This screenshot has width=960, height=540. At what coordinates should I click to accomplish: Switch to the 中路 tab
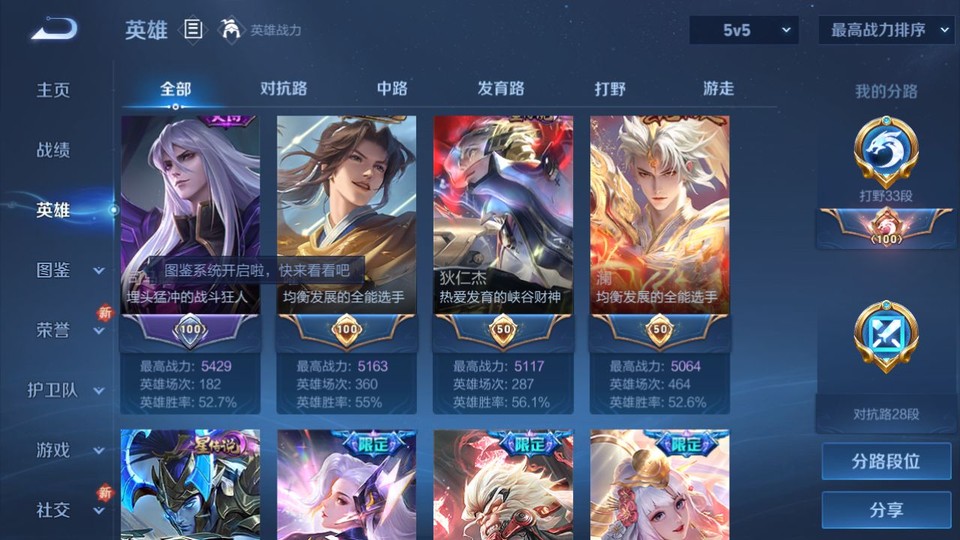392,88
